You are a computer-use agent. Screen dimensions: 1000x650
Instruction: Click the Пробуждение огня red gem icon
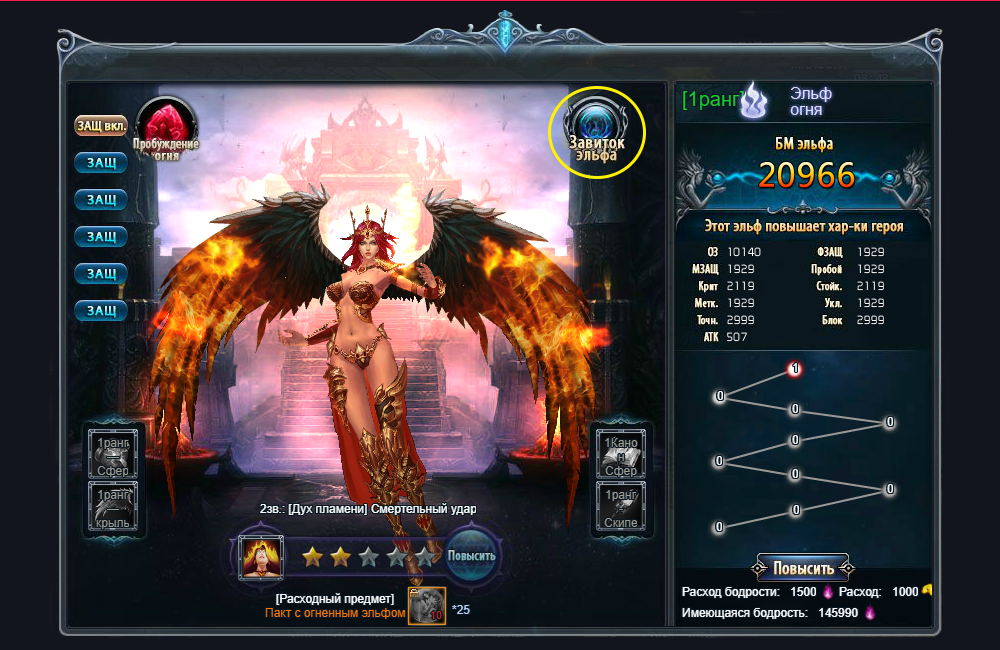(x=166, y=129)
